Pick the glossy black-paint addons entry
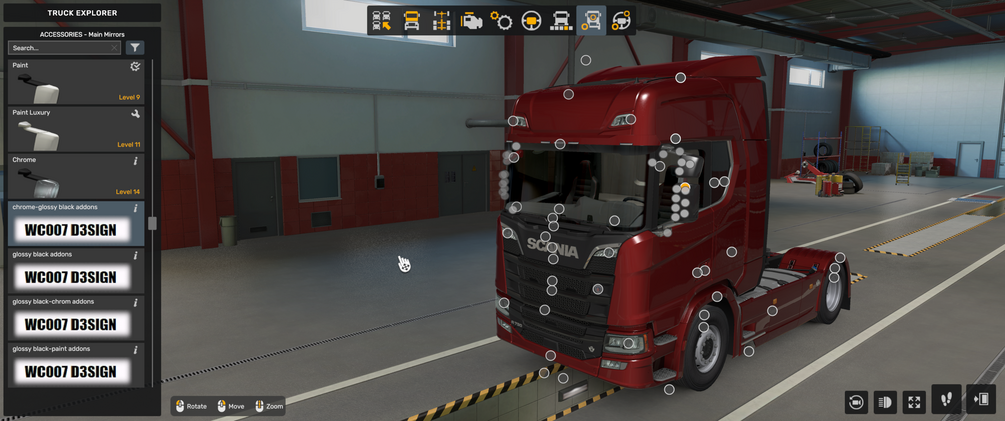This screenshot has width=1005, height=421. (x=75, y=365)
